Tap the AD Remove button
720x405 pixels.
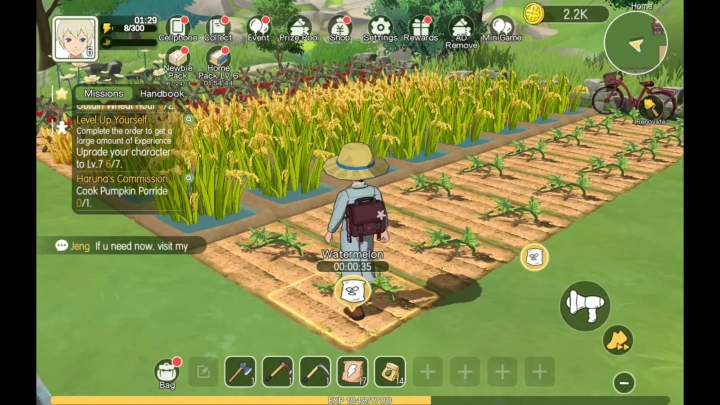pos(461,30)
